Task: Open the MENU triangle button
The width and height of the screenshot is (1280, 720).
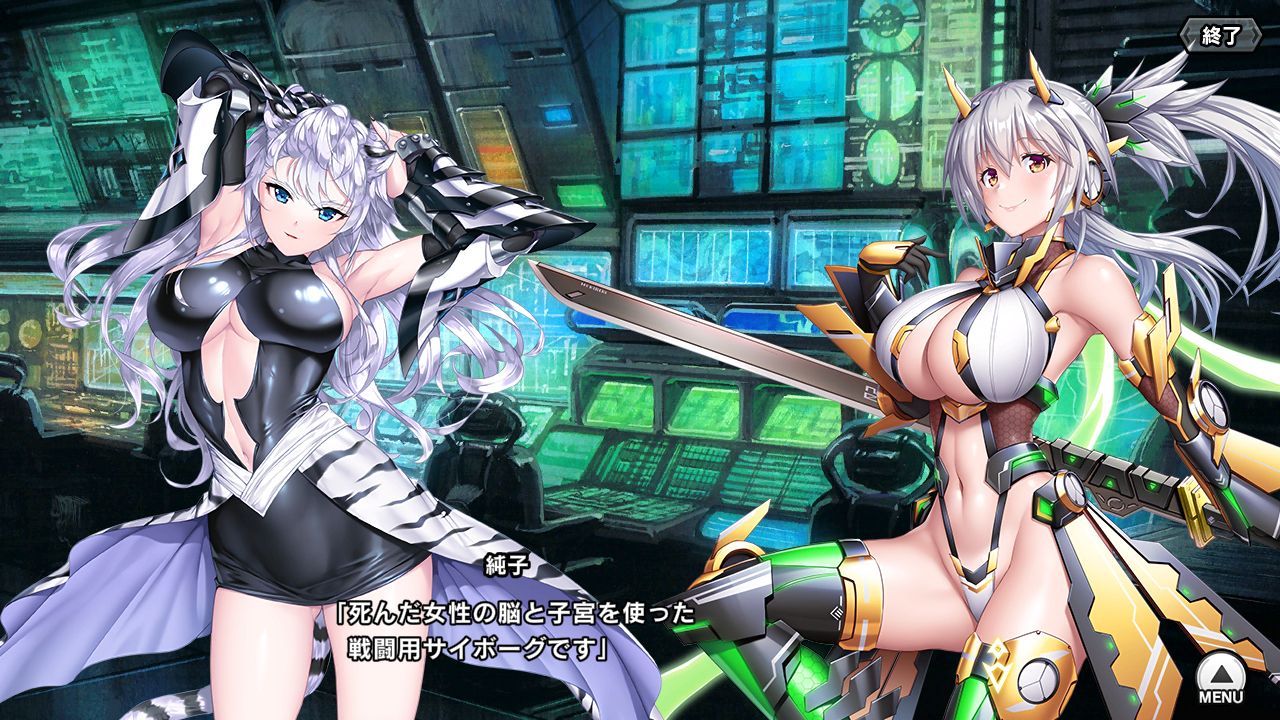Action: [x=1220, y=676]
